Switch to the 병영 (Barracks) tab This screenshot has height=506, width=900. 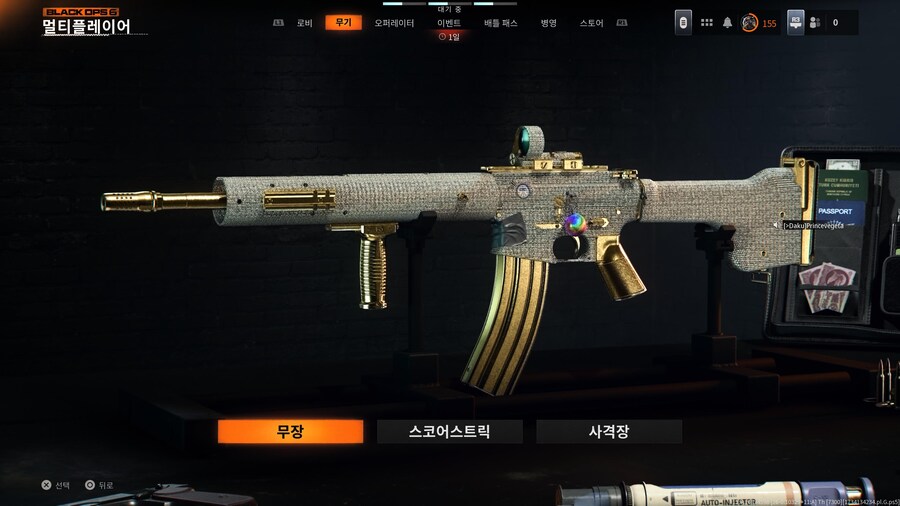click(x=549, y=23)
